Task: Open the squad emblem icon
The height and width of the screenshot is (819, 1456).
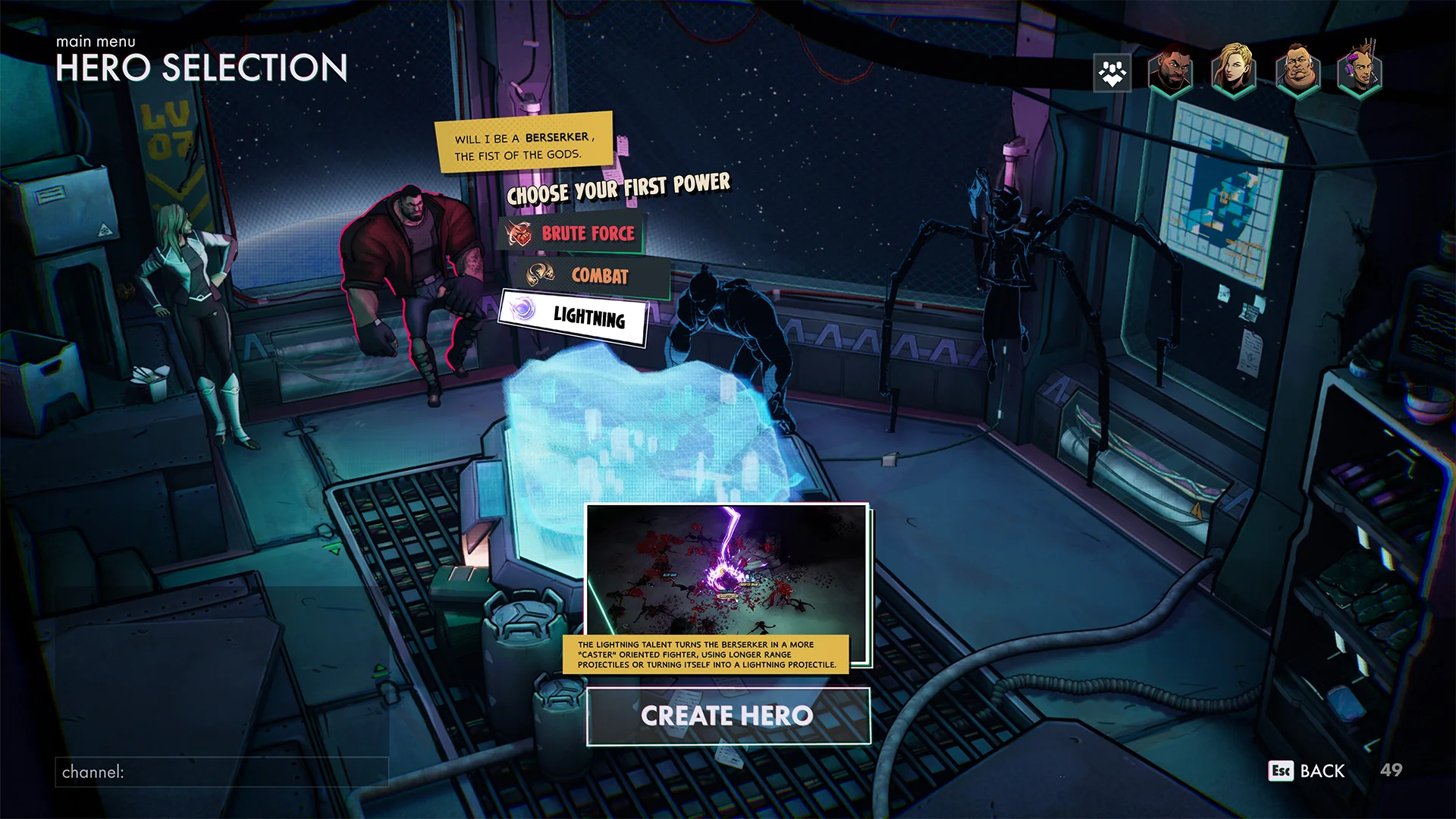Action: click(x=1112, y=74)
